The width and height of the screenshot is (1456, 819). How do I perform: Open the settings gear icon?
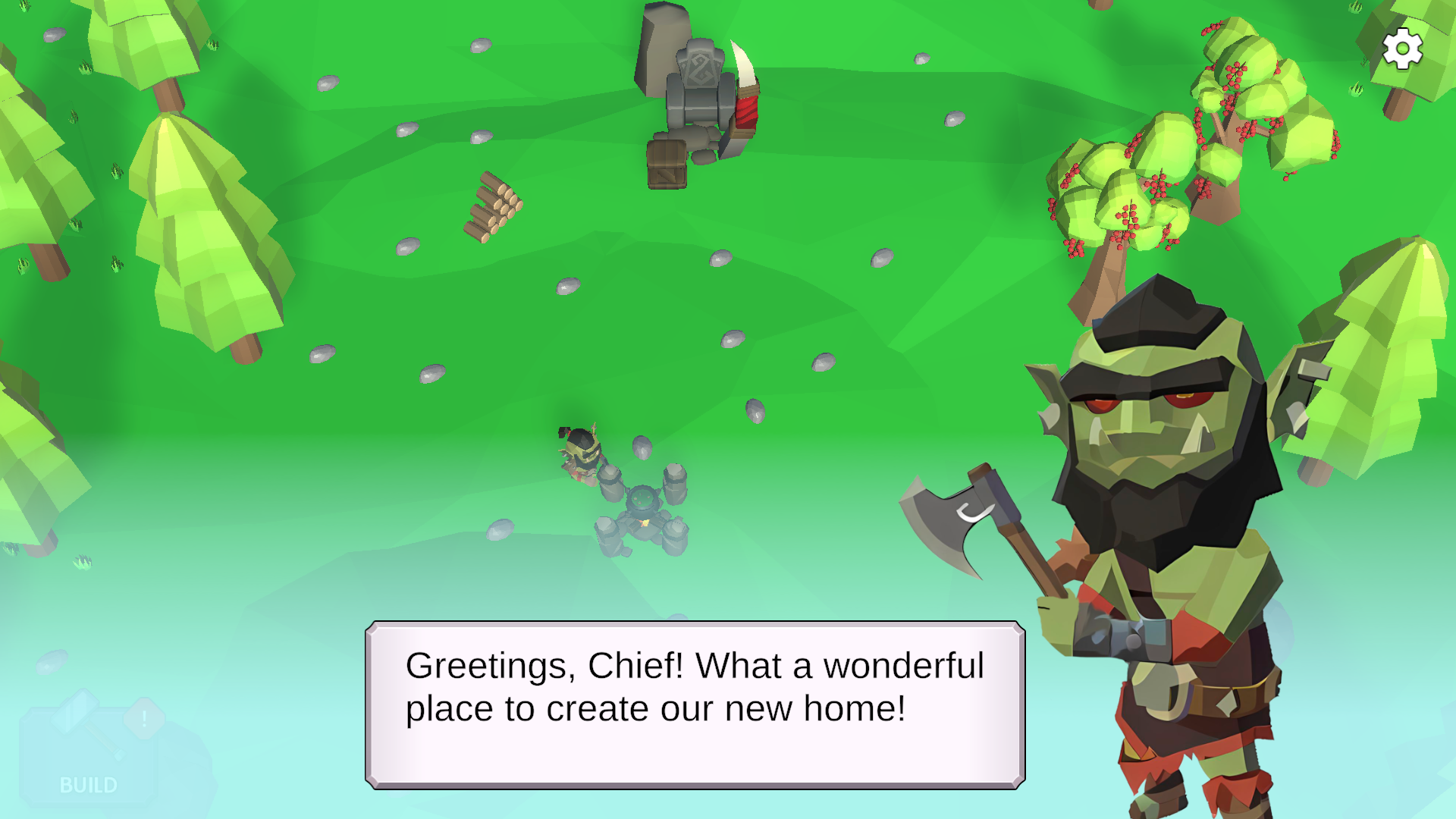click(x=1403, y=48)
